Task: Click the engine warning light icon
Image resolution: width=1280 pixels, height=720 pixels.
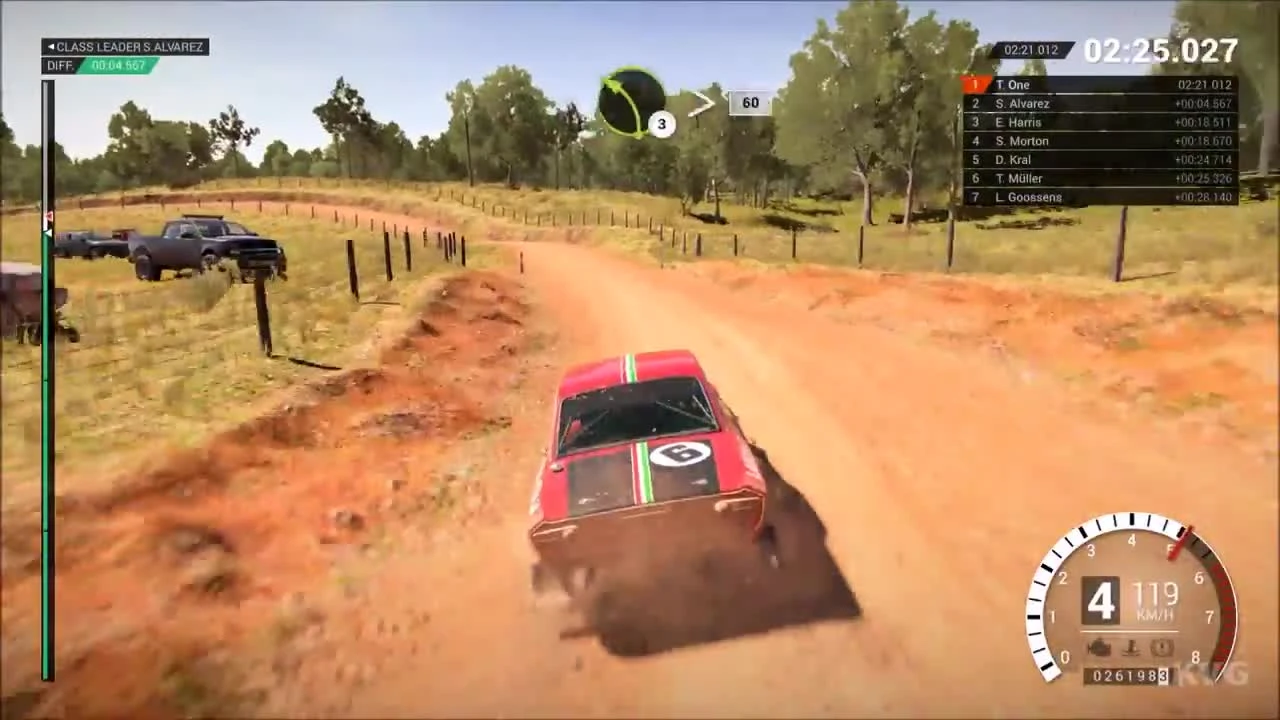Action: tap(1098, 647)
